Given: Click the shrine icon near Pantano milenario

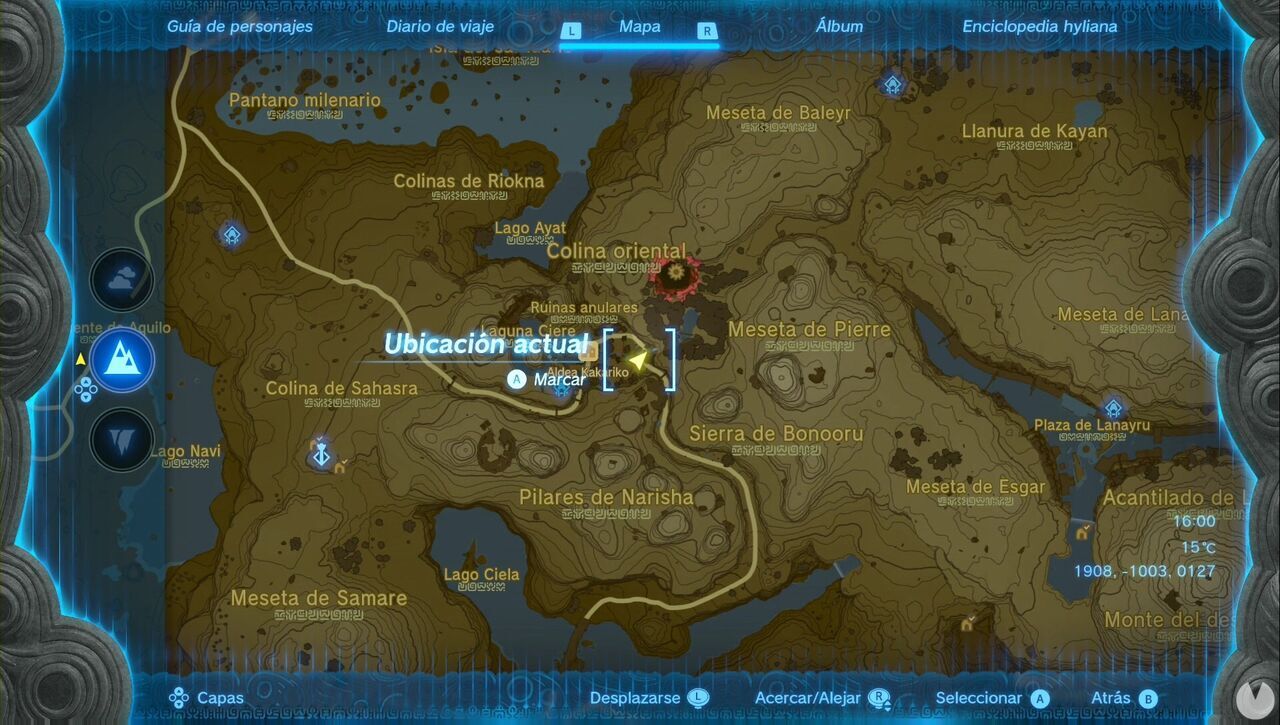Looking at the screenshot, I should point(230,235).
